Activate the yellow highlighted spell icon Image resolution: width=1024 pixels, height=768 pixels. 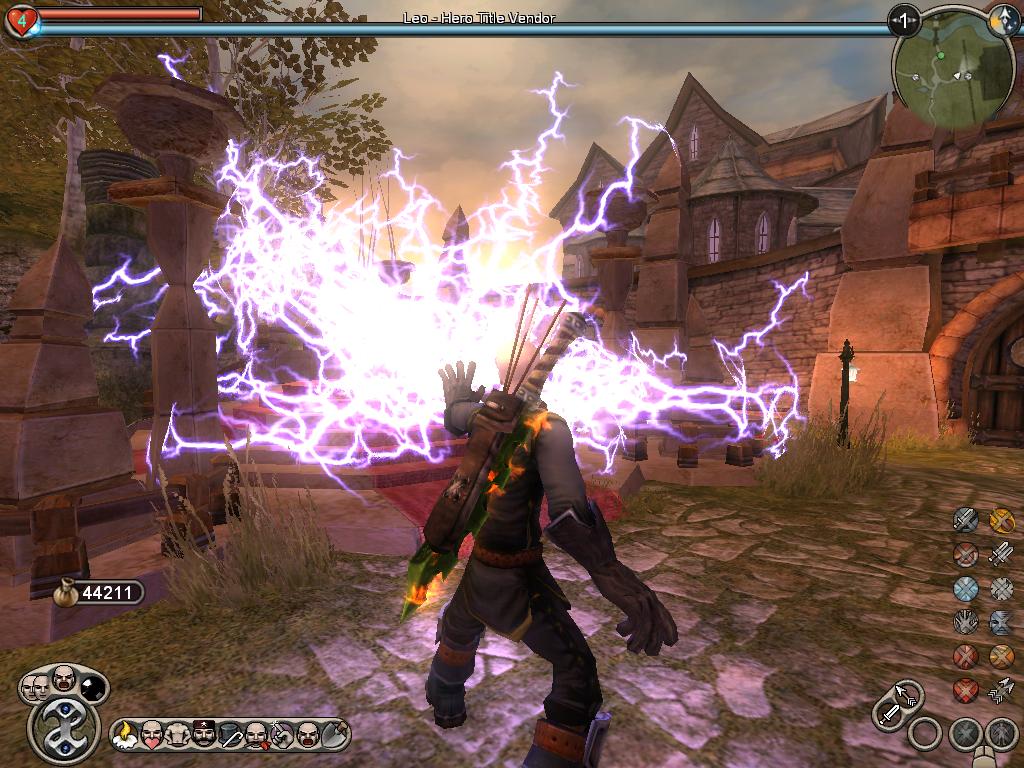1001,519
